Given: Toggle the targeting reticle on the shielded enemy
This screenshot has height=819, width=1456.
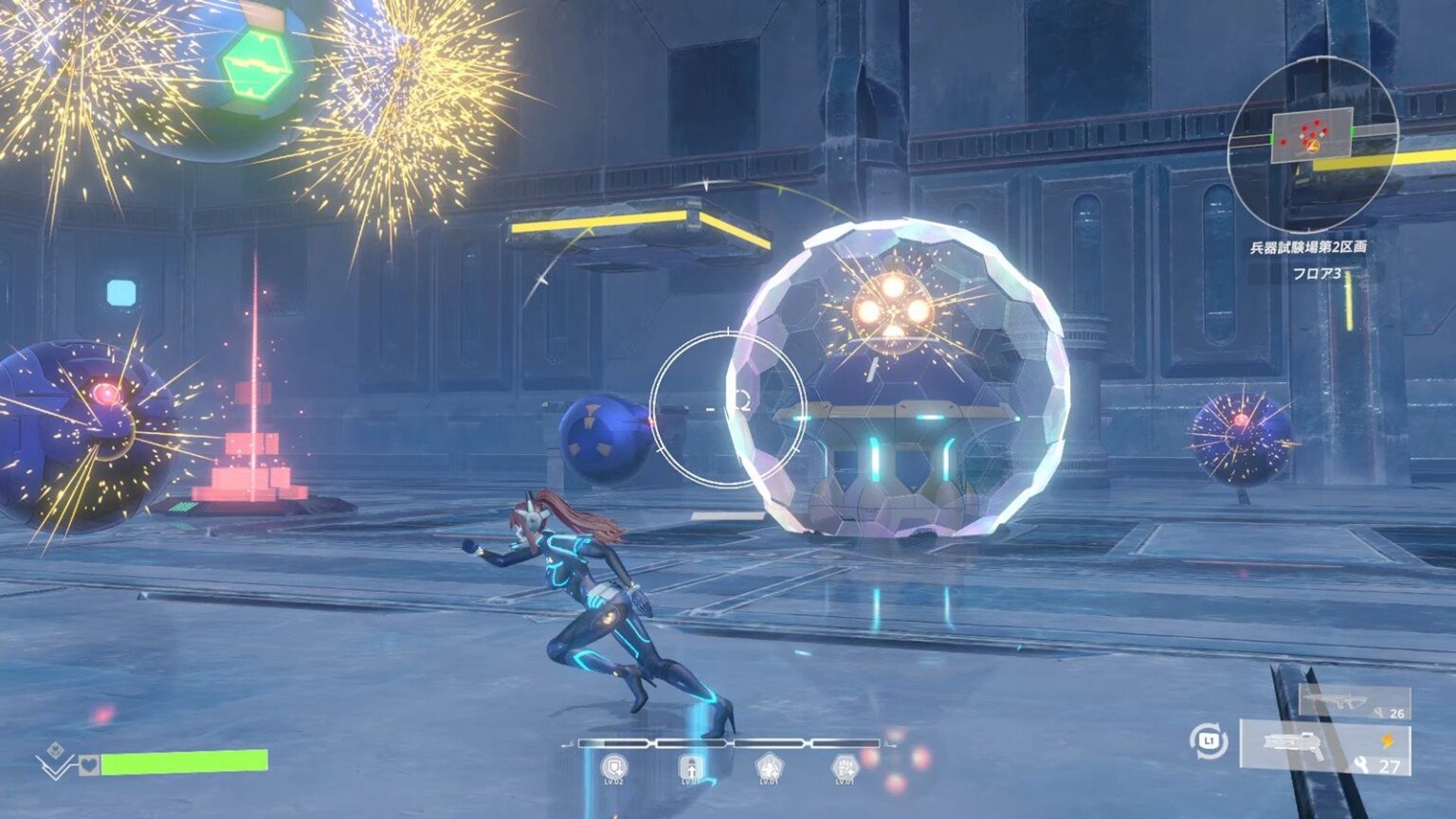Looking at the screenshot, I should click(x=730, y=406).
